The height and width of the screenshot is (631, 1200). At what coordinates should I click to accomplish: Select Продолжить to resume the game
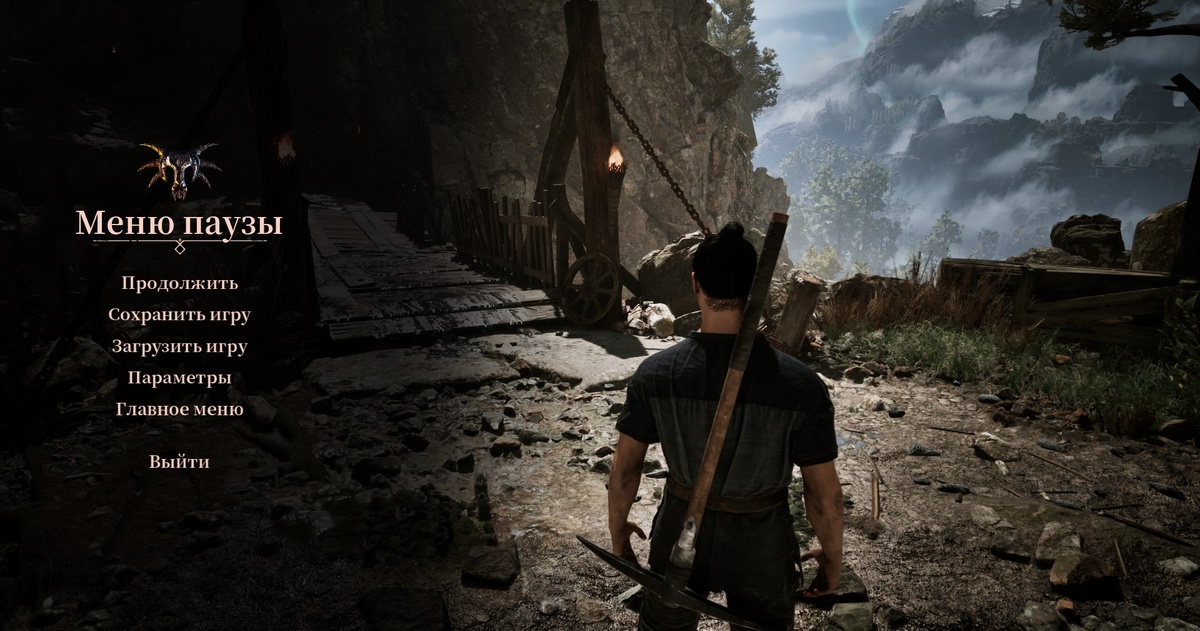[180, 283]
